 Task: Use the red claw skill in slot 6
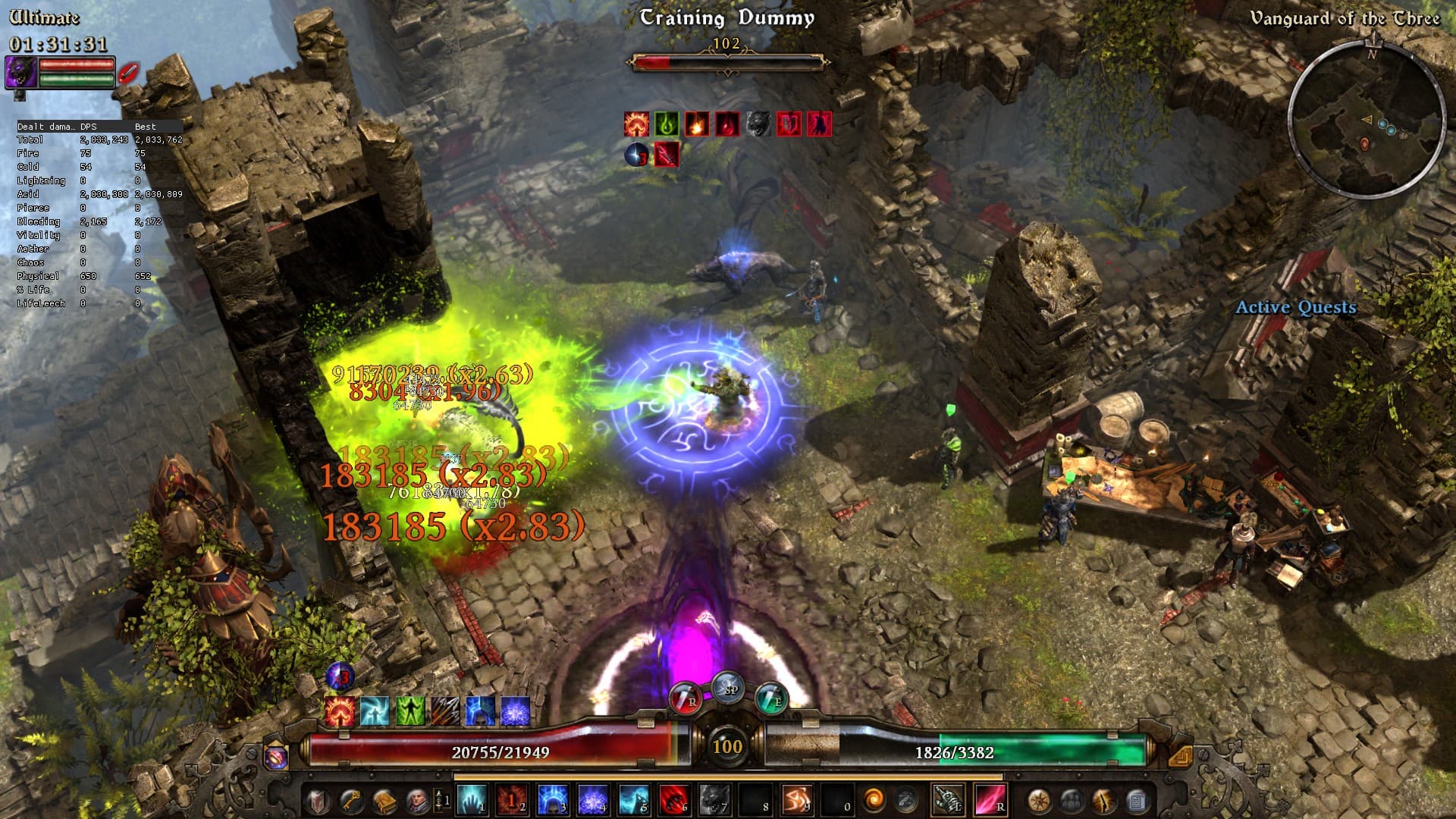673,800
